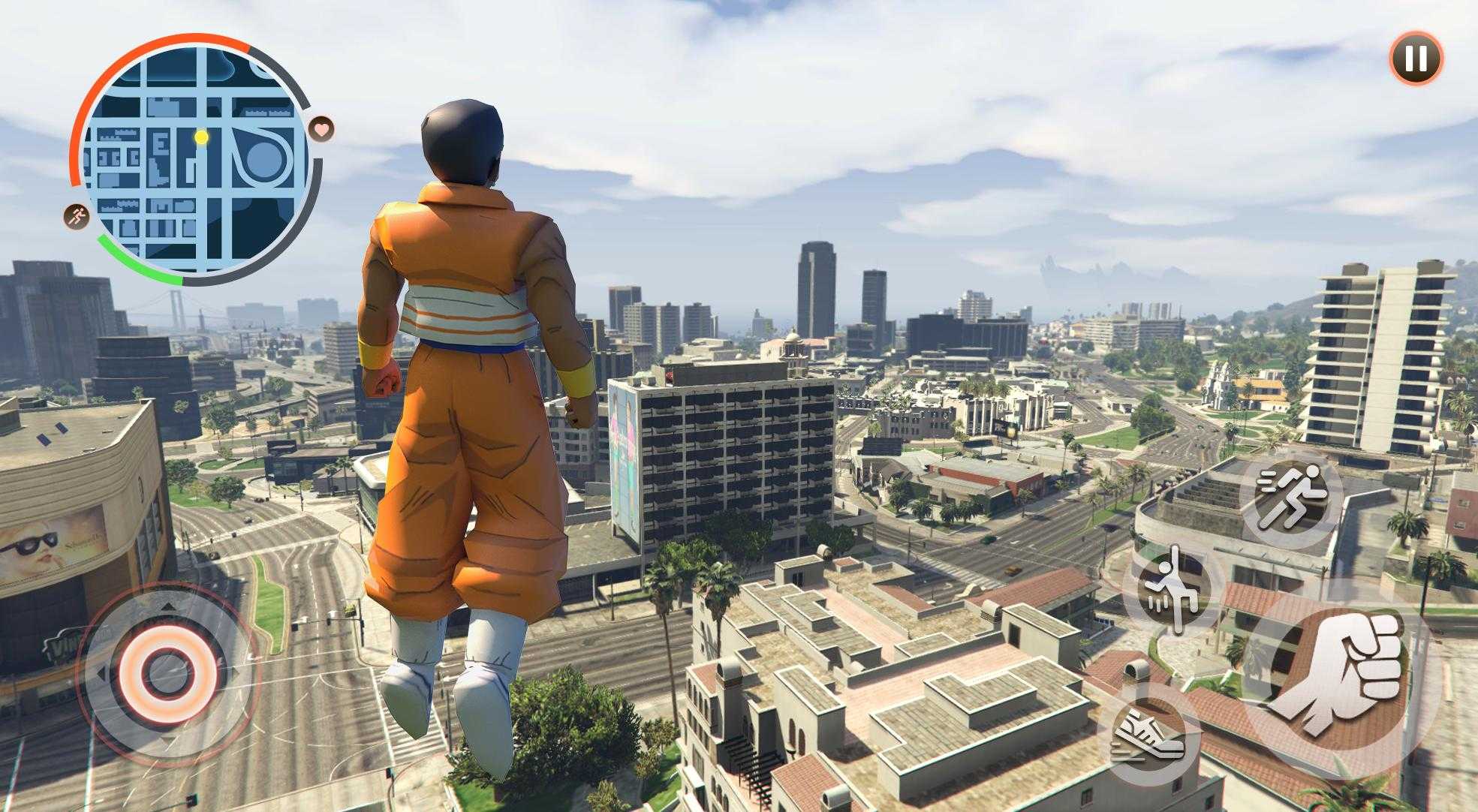Click the heart health icon beside minimap

click(x=322, y=129)
